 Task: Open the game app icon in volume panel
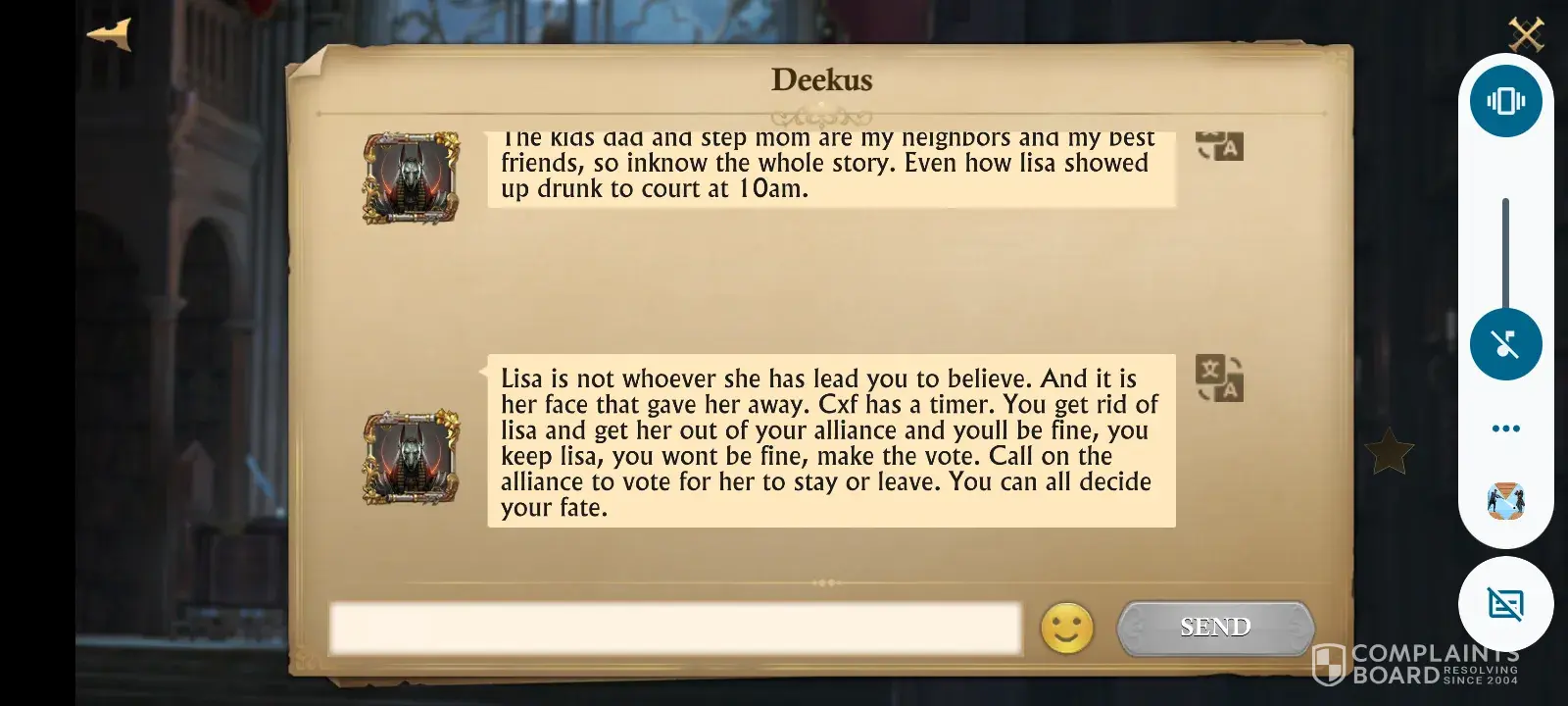point(1505,501)
